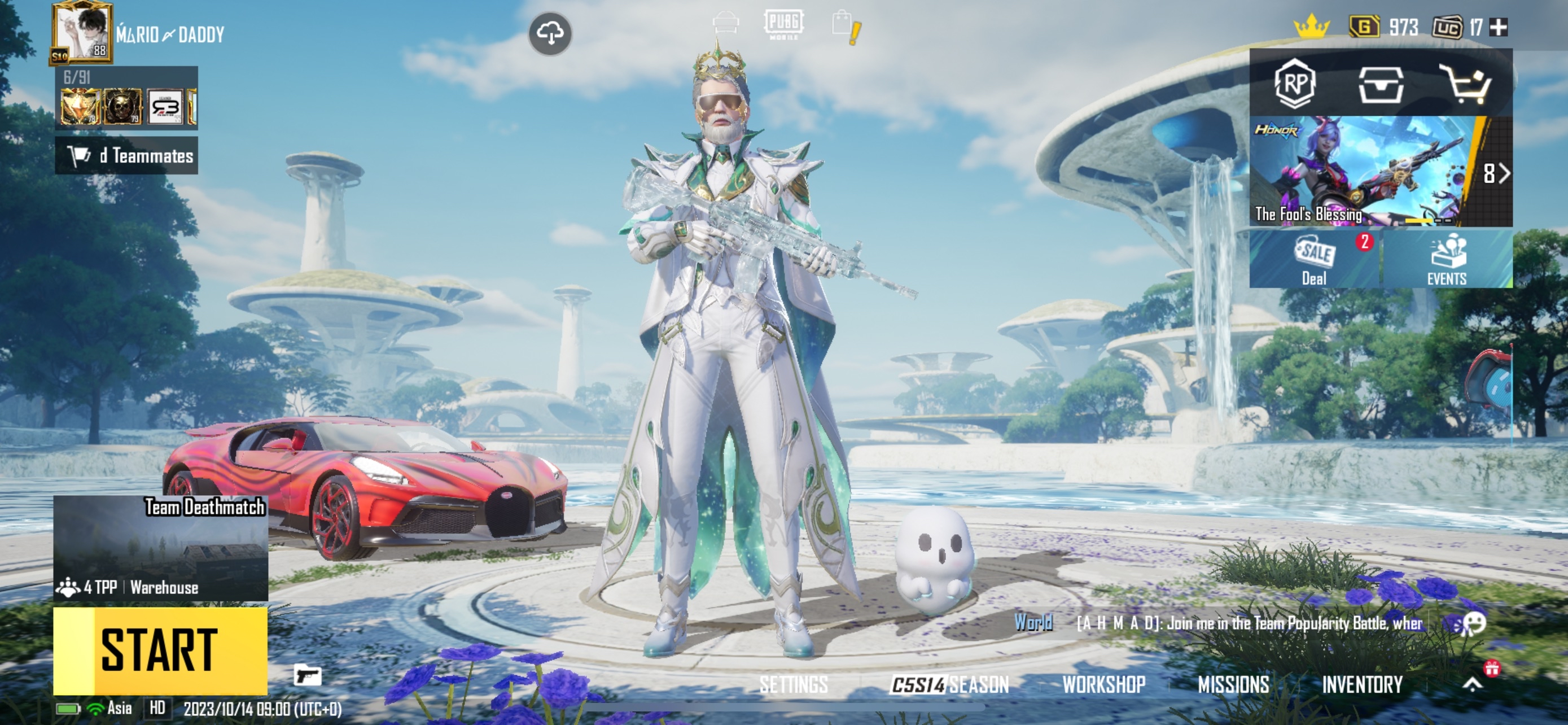View the C5S14 SEASON page
Image resolution: width=1568 pixels, height=725 pixels.
(949, 685)
